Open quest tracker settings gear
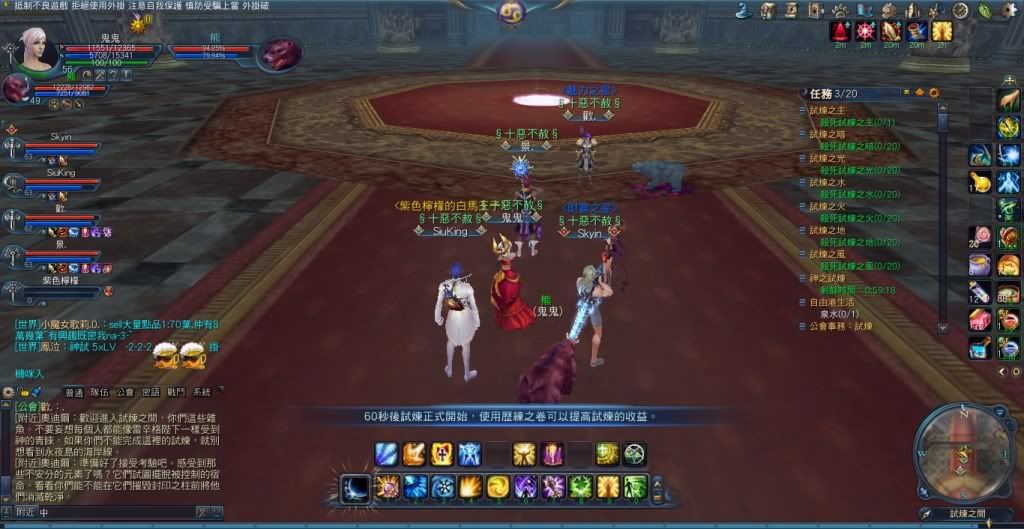The height and width of the screenshot is (529, 1024). pyautogui.click(x=934, y=93)
